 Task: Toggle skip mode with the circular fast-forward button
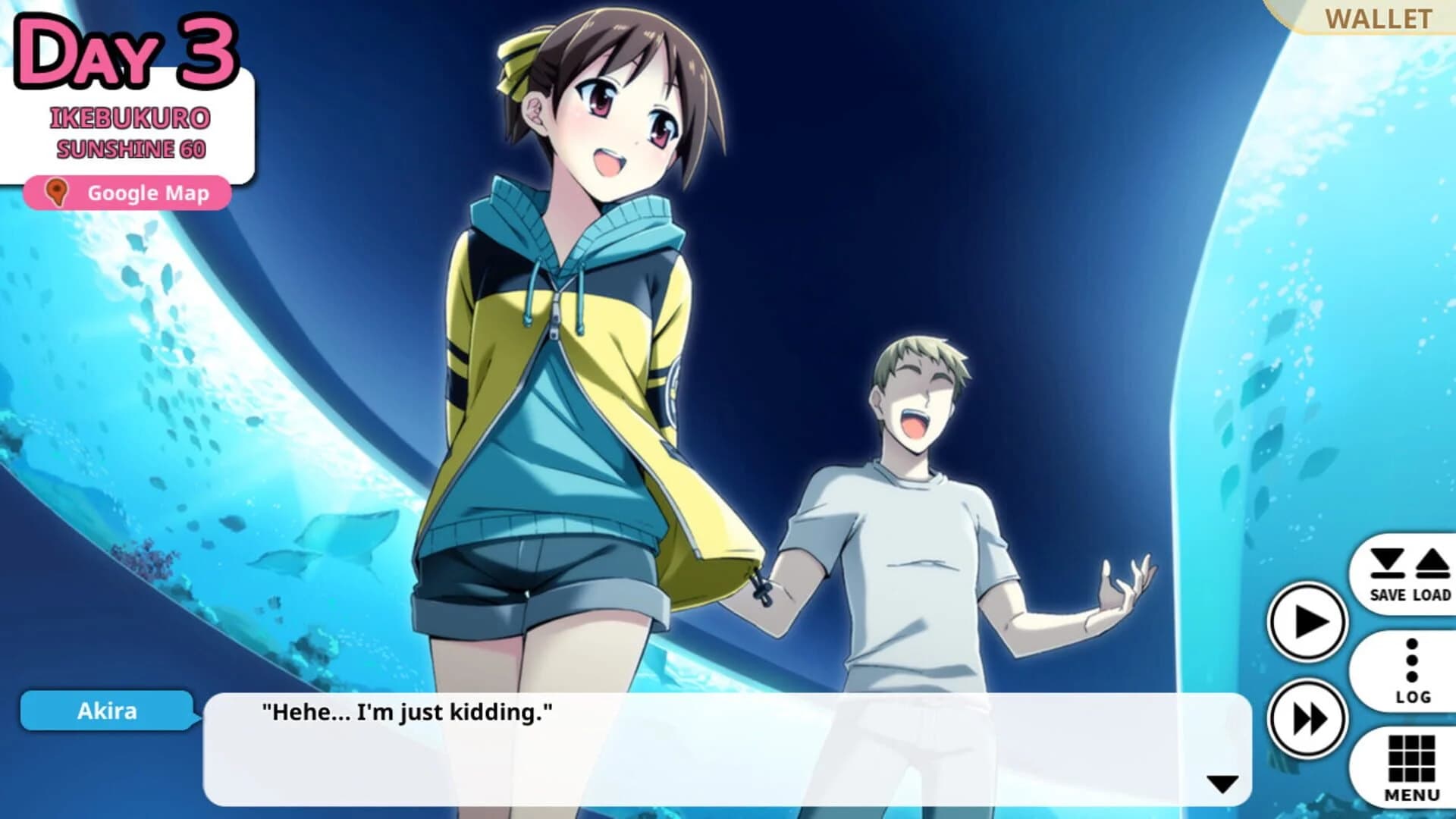(x=1311, y=718)
